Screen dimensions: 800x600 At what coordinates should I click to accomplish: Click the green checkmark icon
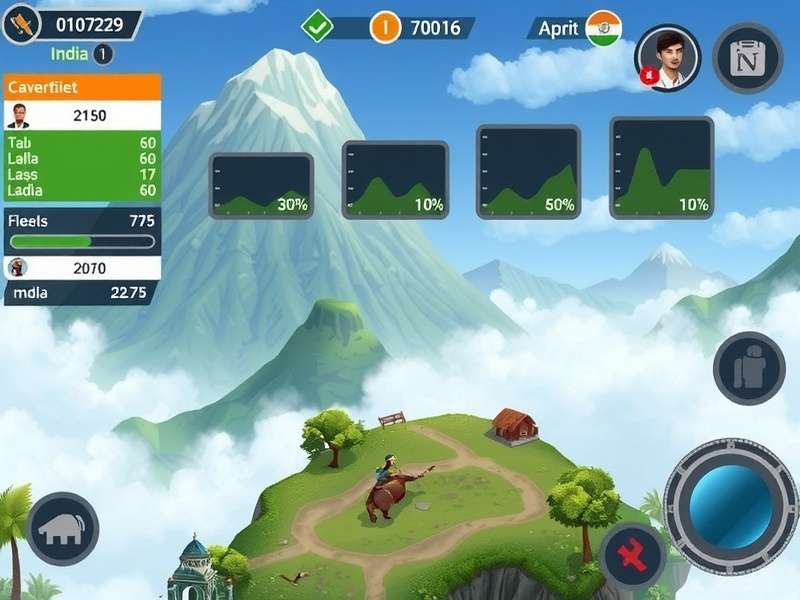click(318, 26)
